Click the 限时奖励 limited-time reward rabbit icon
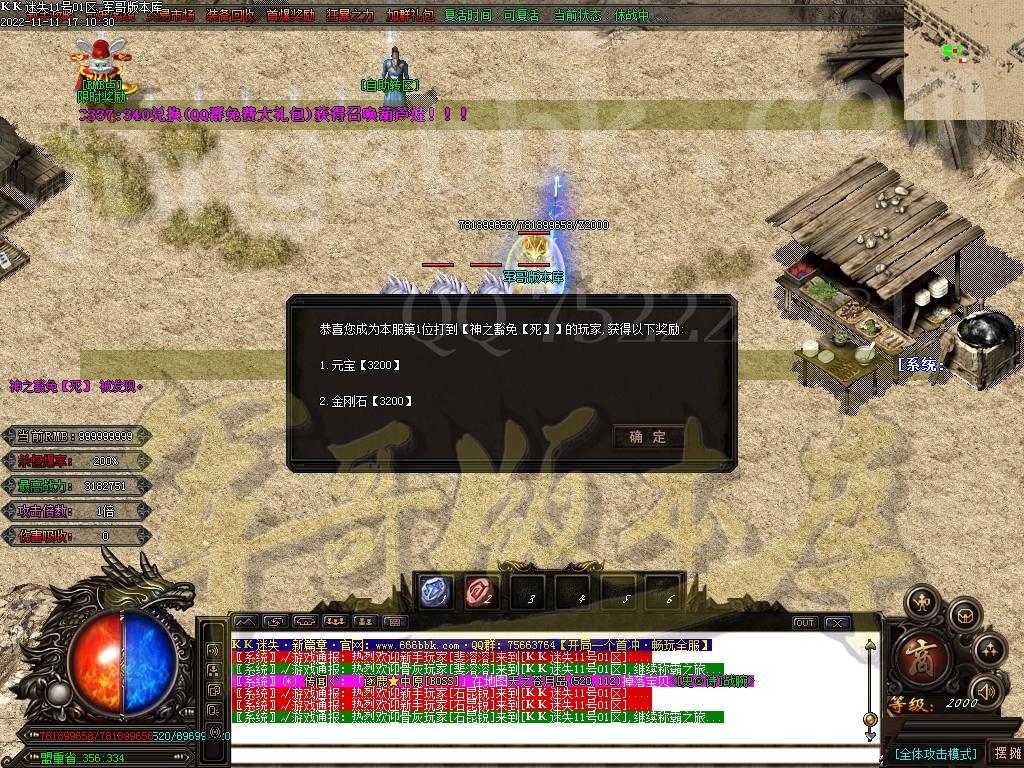The width and height of the screenshot is (1024, 768). click(x=103, y=65)
